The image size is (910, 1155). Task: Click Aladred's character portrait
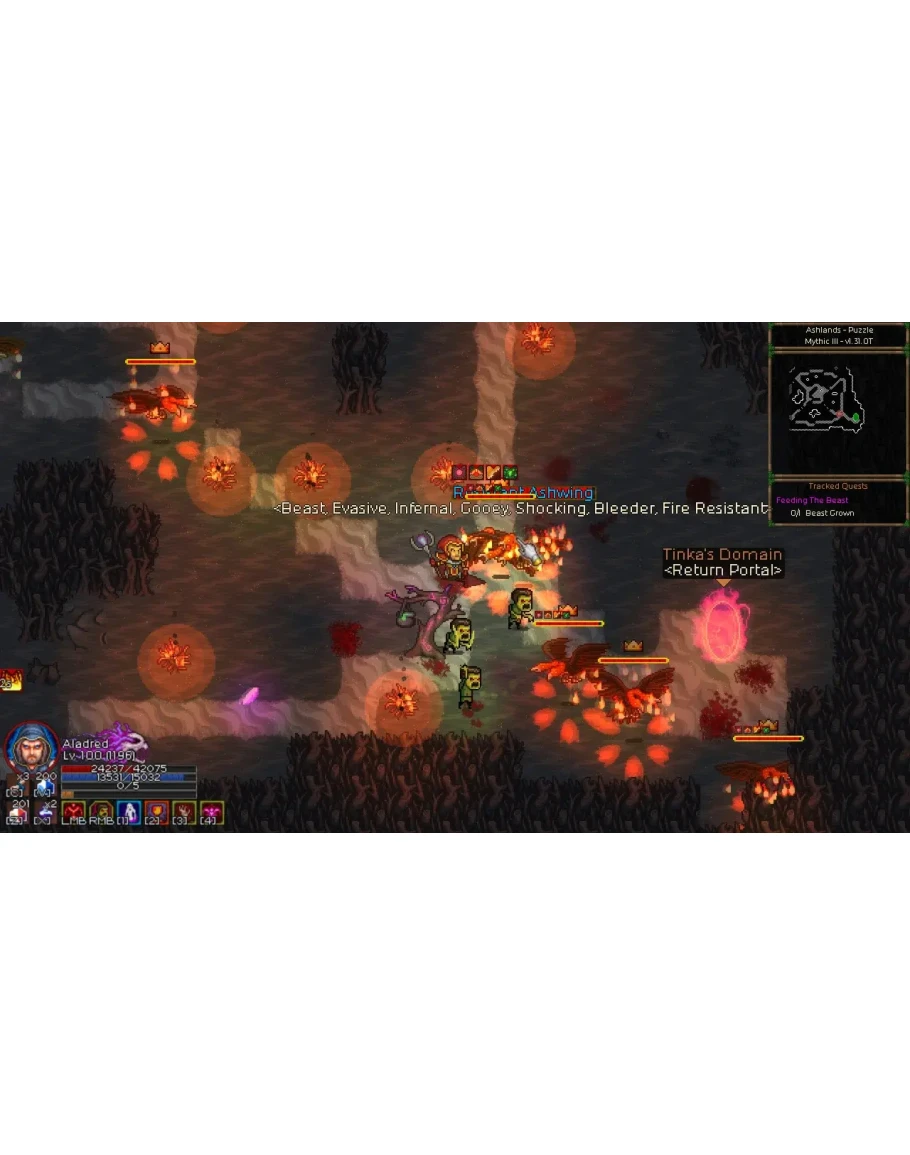pos(31,746)
